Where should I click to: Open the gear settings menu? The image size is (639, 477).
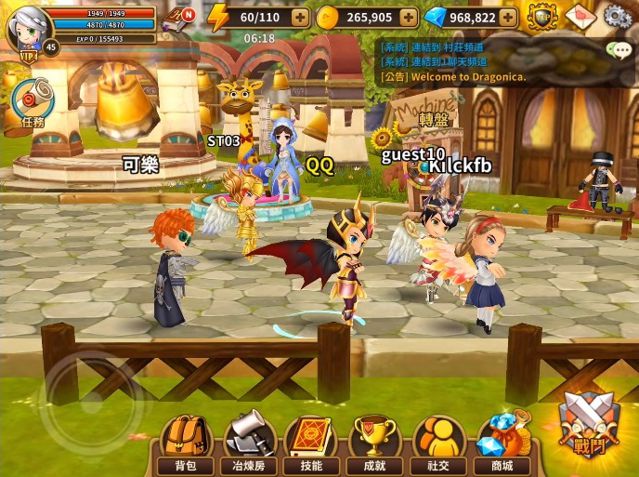click(618, 17)
